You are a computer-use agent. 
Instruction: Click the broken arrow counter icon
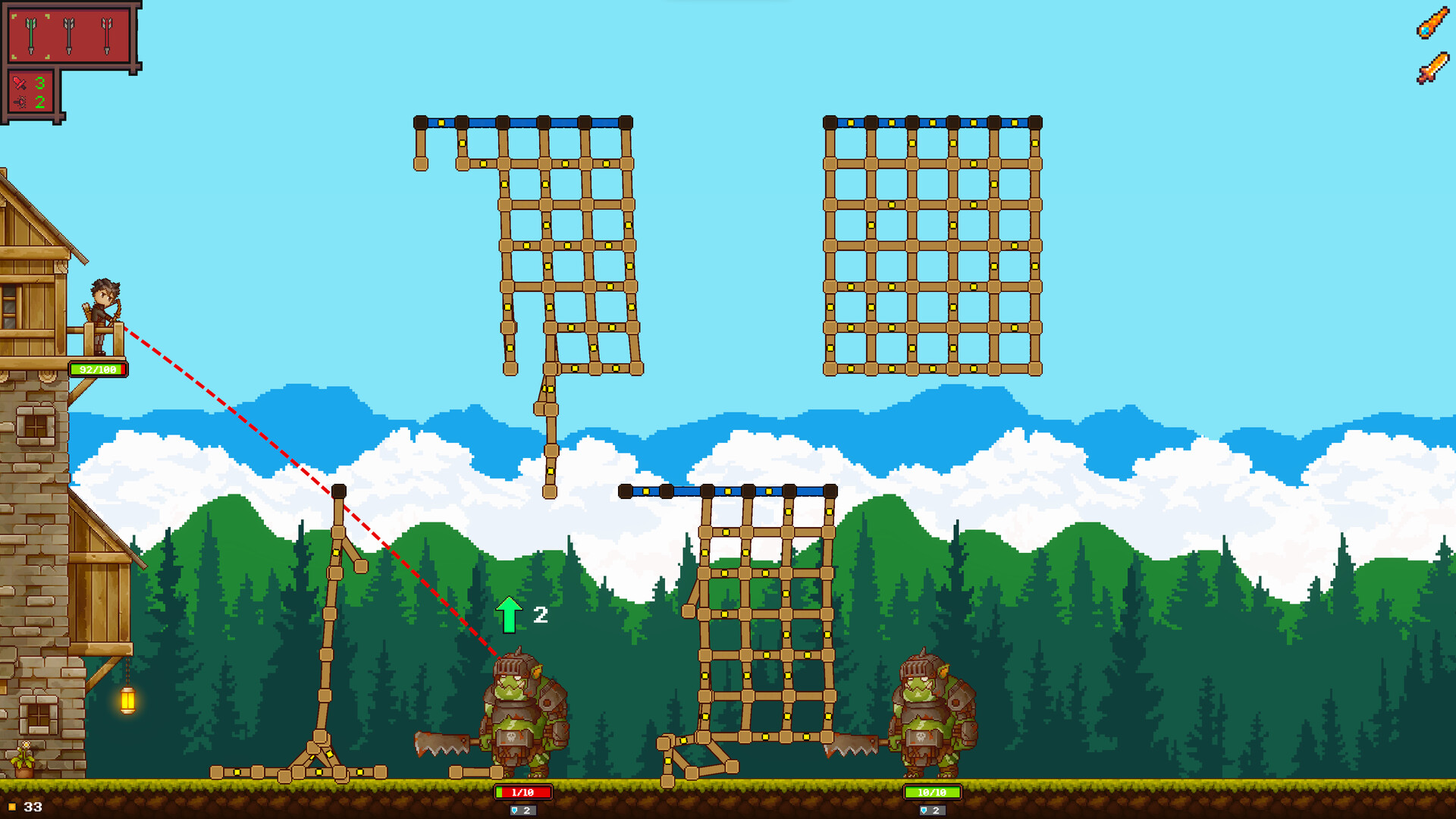(x=19, y=102)
